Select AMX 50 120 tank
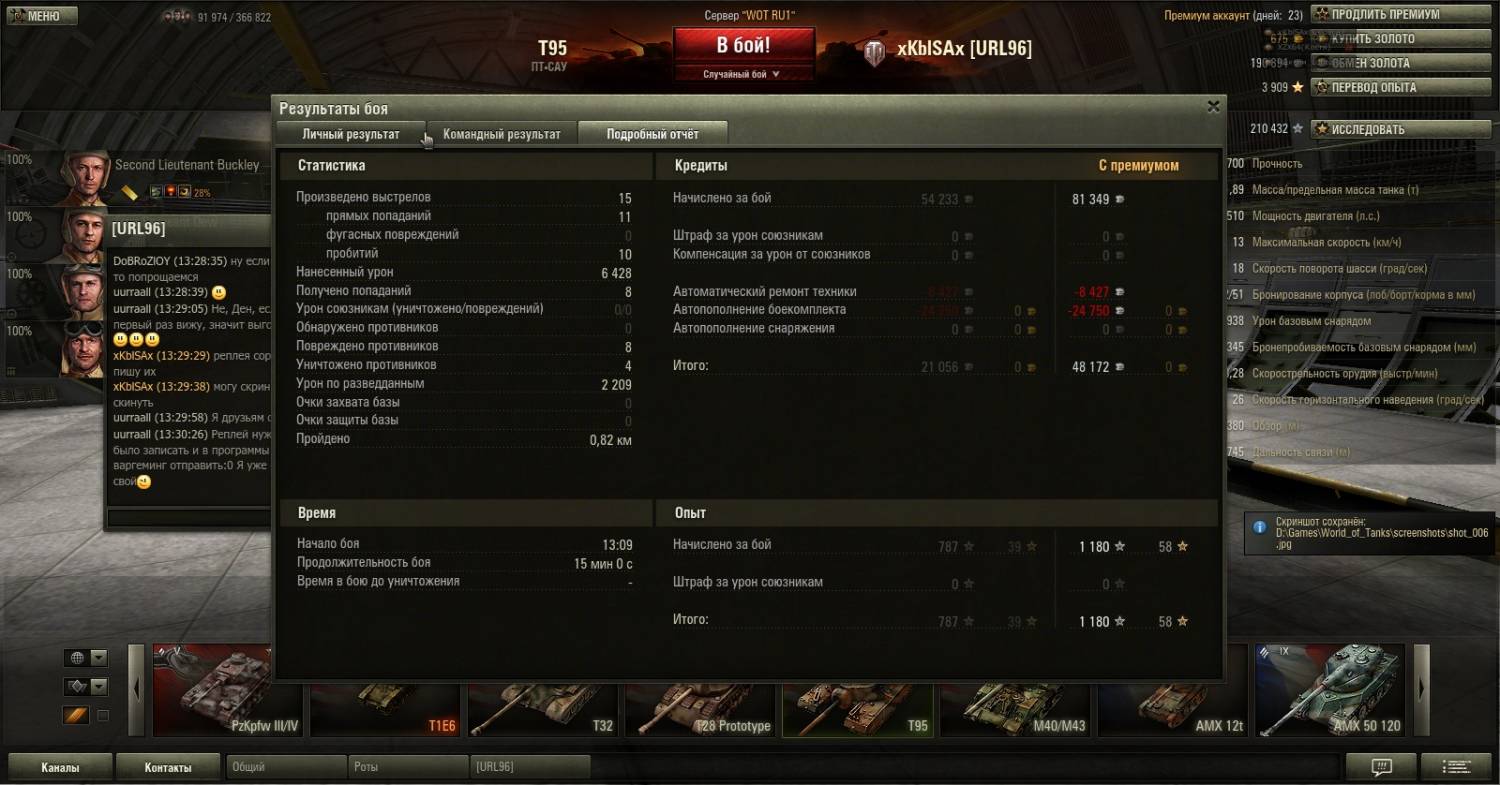Image resolution: width=1500 pixels, height=785 pixels. pyautogui.click(x=1332, y=690)
